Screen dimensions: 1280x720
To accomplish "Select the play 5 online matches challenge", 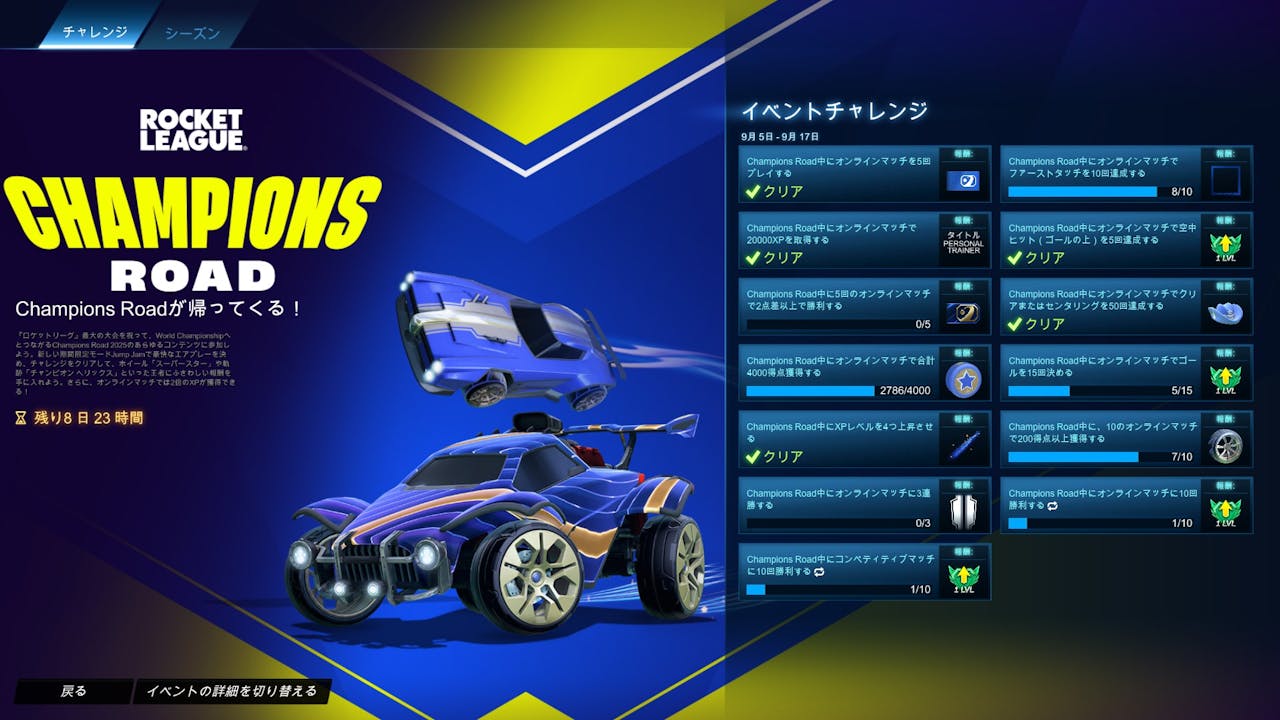I will pyautogui.click(x=840, y=174).
